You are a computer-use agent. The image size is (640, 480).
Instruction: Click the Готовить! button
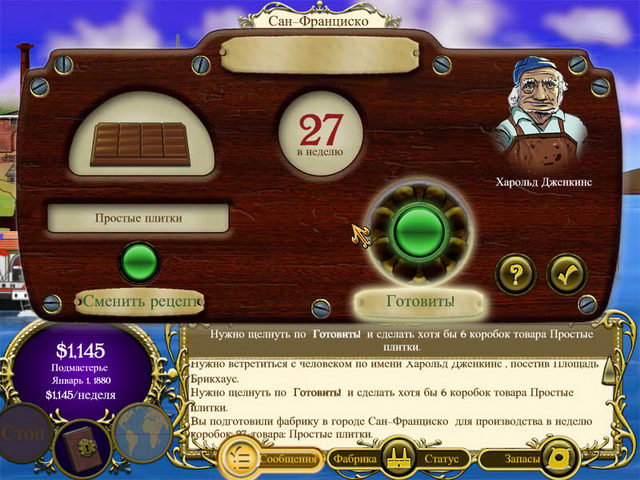pyautogui.click(x=420, y=300)
